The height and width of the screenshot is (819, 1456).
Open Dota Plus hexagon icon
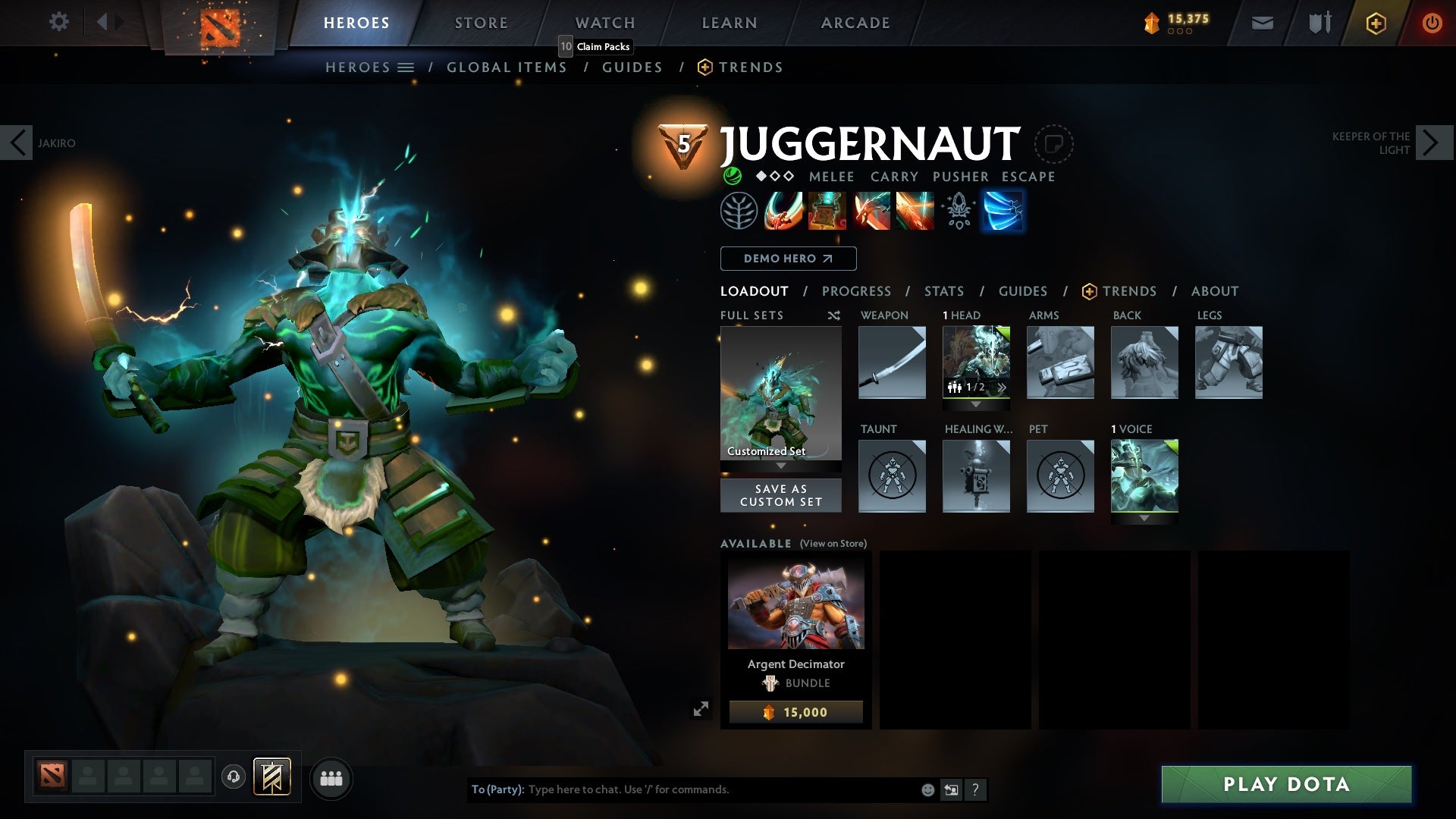[x=1375, y=23]
